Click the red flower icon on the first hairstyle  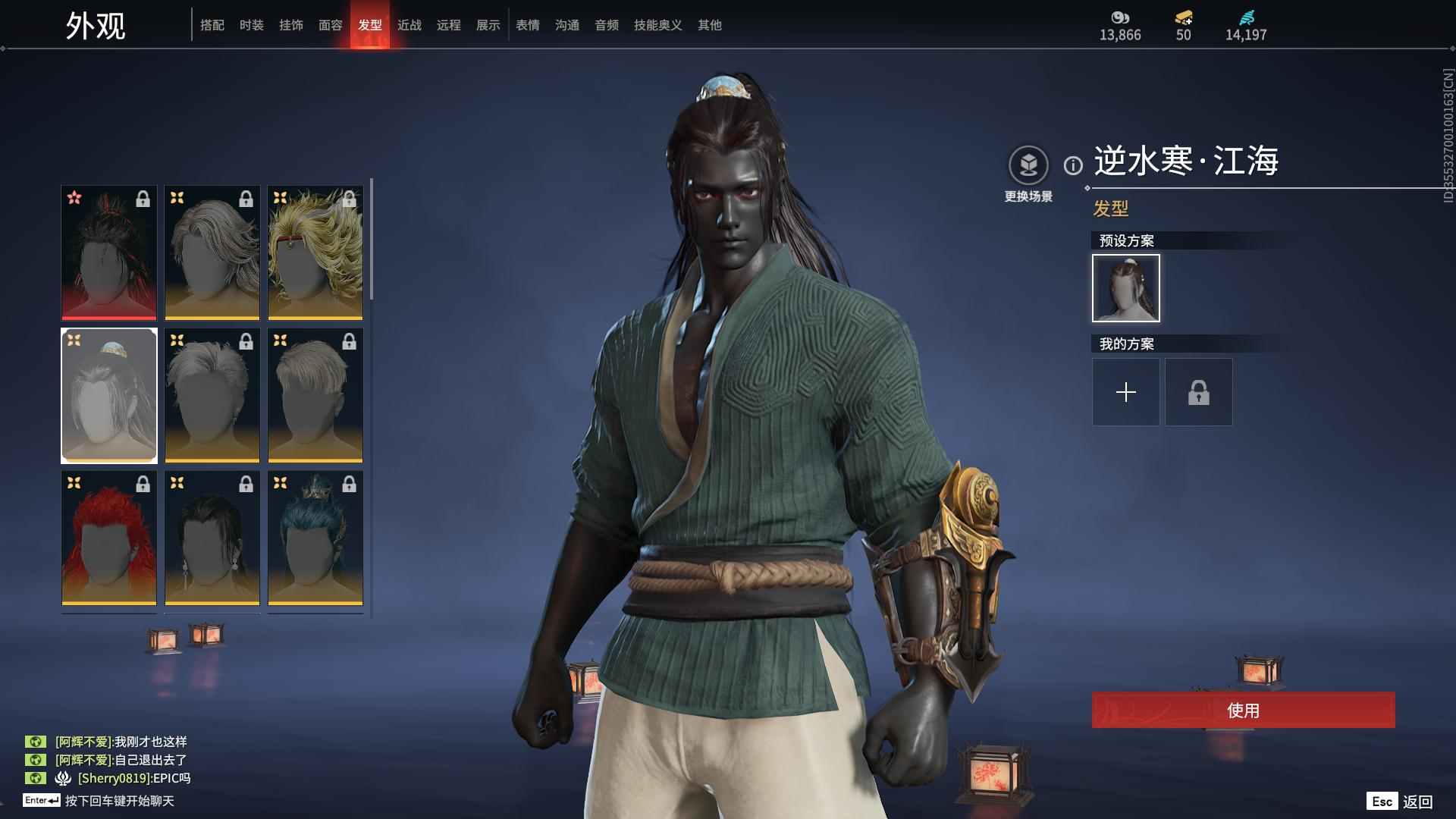74,199
